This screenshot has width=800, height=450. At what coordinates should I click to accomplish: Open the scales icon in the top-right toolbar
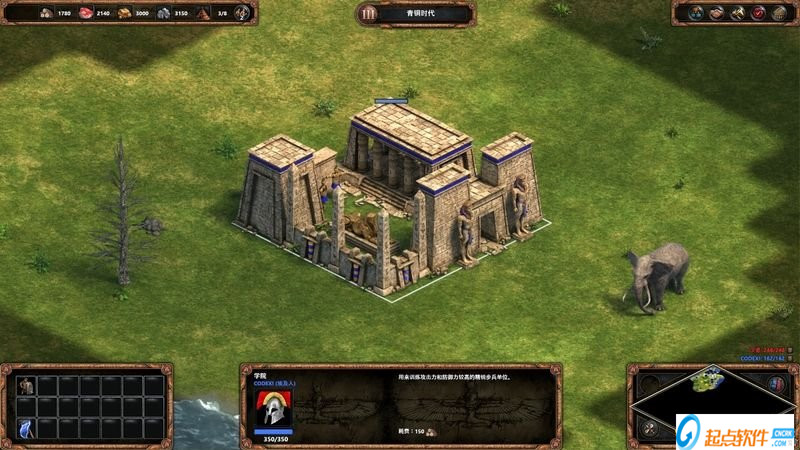coord(695,13)
